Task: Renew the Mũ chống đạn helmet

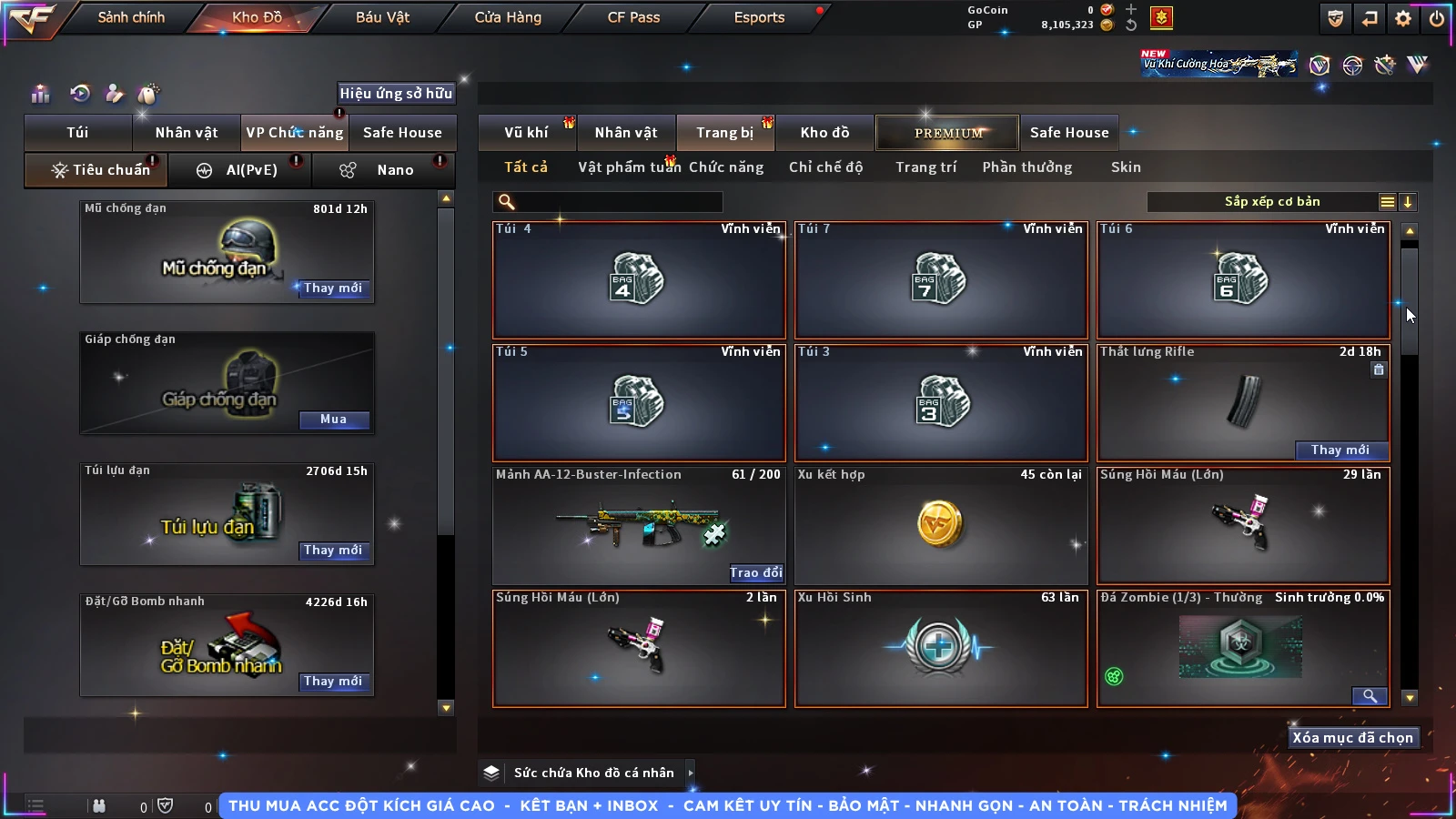Action: (333, 288)
